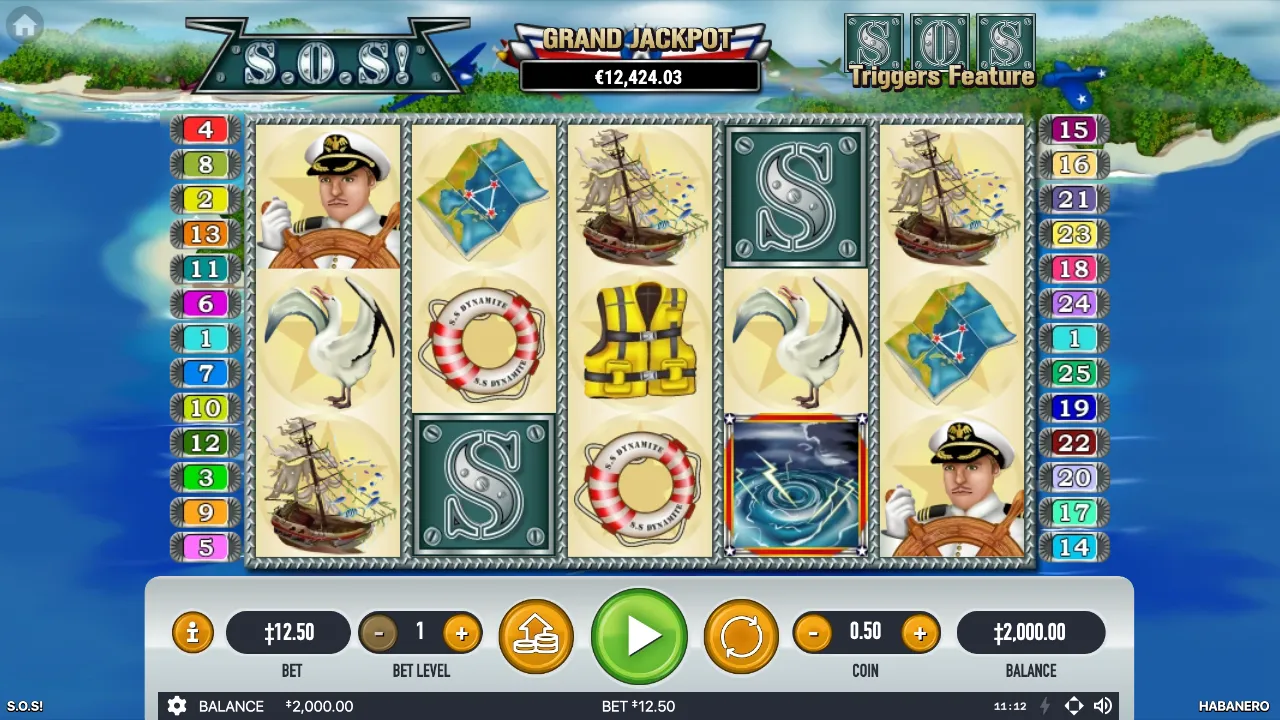
Task: Set max bet with the coin stack button
Action: click(536, 636)
